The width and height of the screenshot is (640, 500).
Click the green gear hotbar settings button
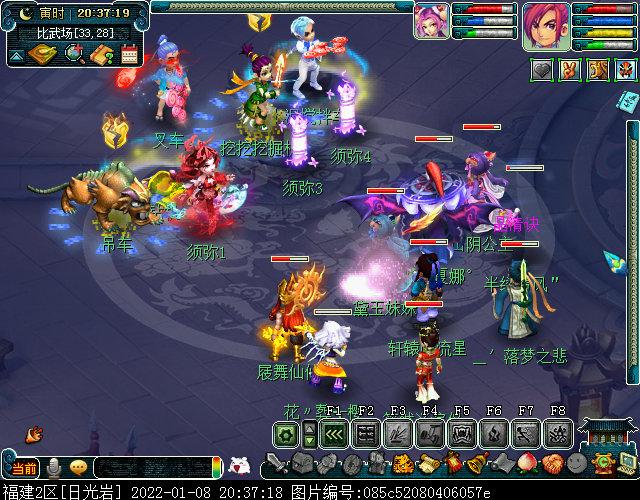(x=287, y=434)
